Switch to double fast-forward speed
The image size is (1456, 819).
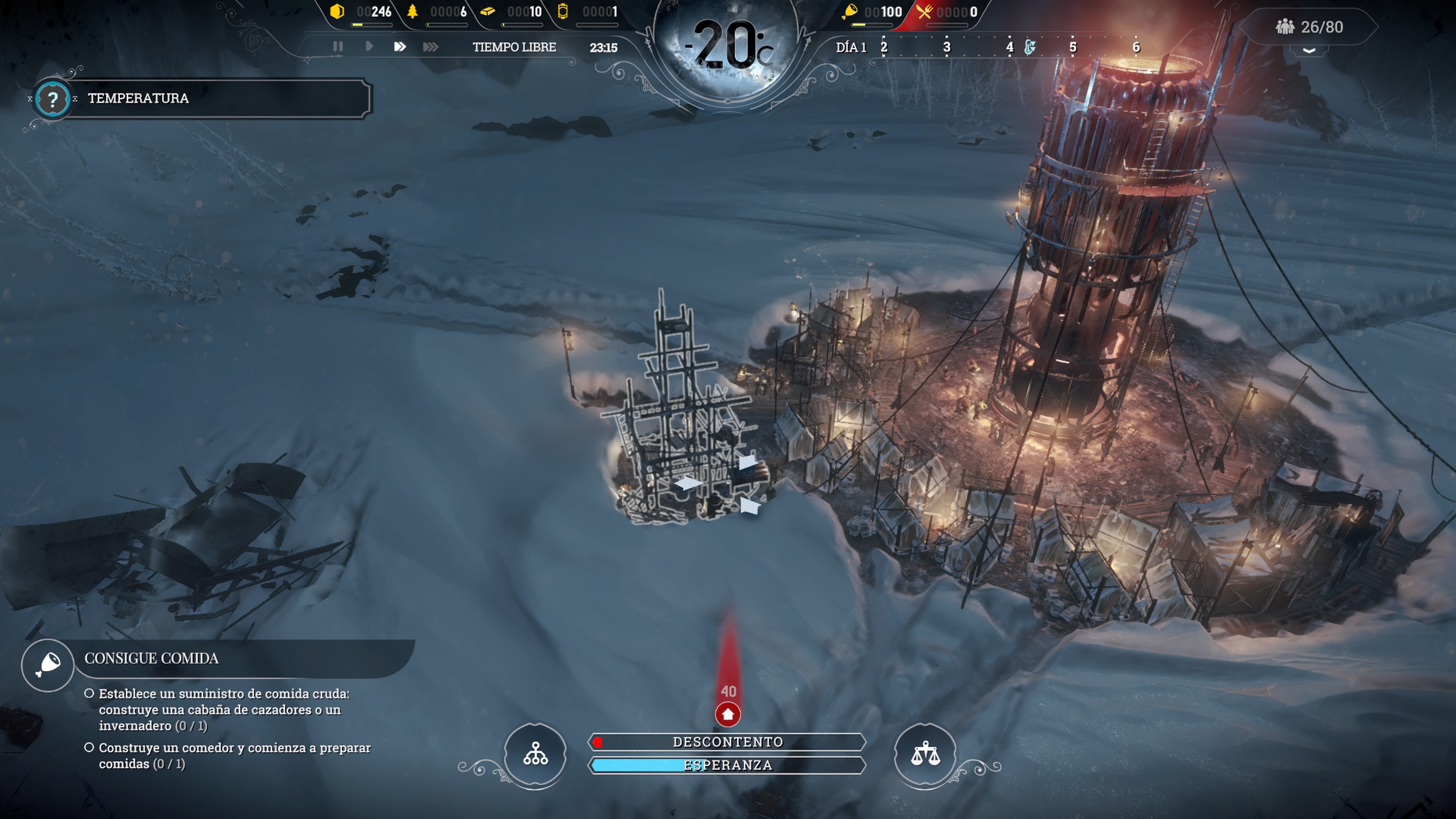(400, 46)
